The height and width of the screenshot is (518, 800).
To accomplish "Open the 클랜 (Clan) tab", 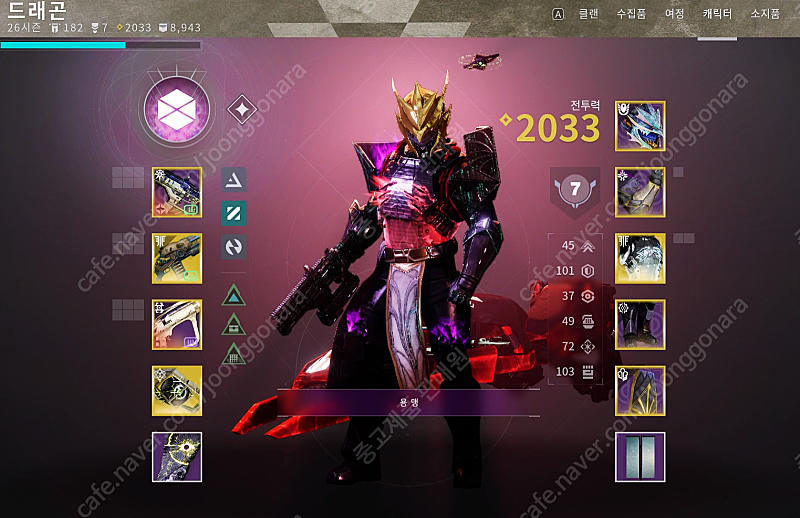I will [589, 14].
